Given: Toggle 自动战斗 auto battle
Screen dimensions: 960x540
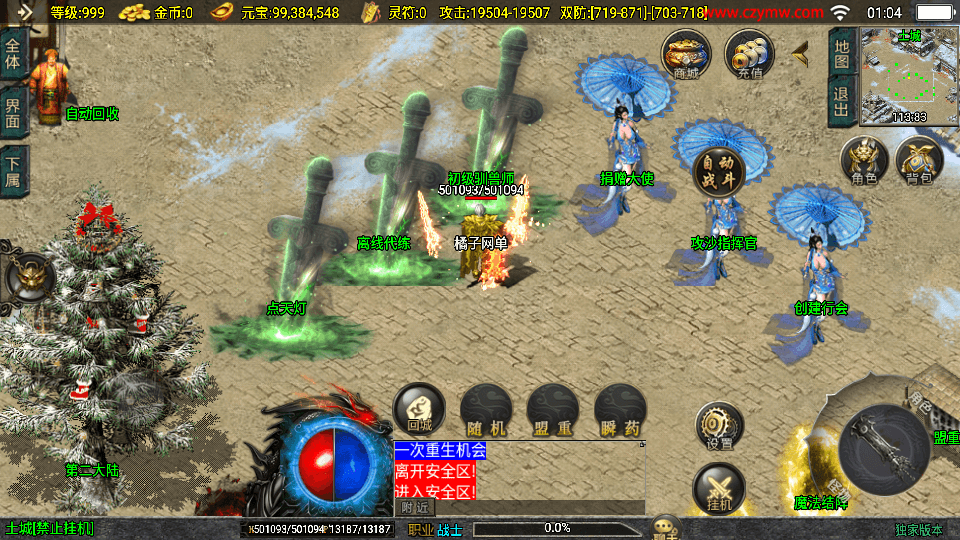Looking at the screenshot, I should click(x=718, y=172).
